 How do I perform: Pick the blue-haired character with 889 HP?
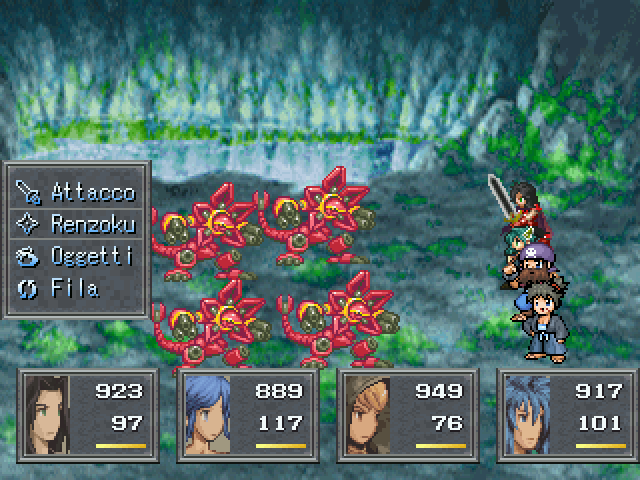click(247, 414)
